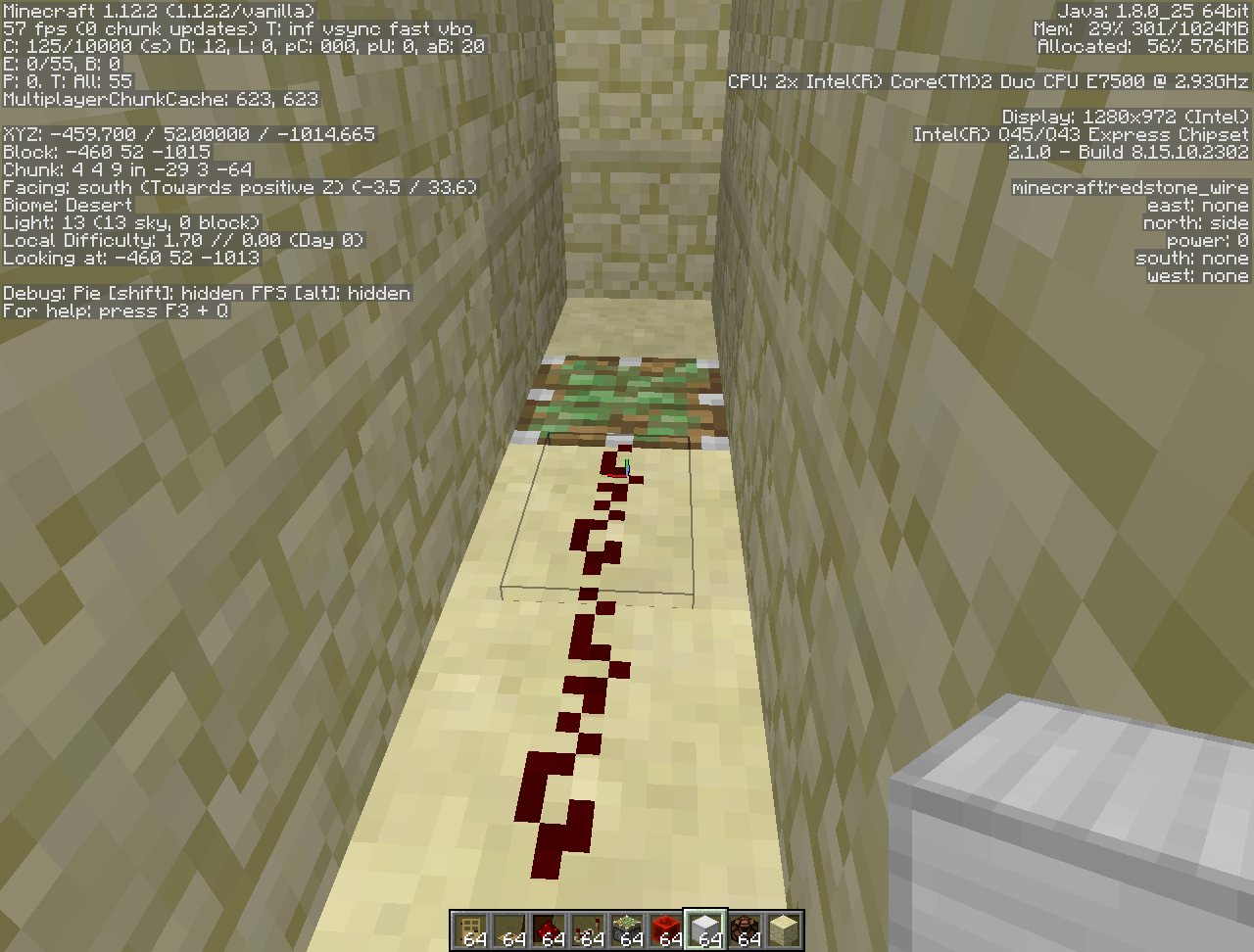This screenshot has width=1254, height=952.
Task: Click the minecraft:redstone_wire label top right
Action: coord(1130,187)
